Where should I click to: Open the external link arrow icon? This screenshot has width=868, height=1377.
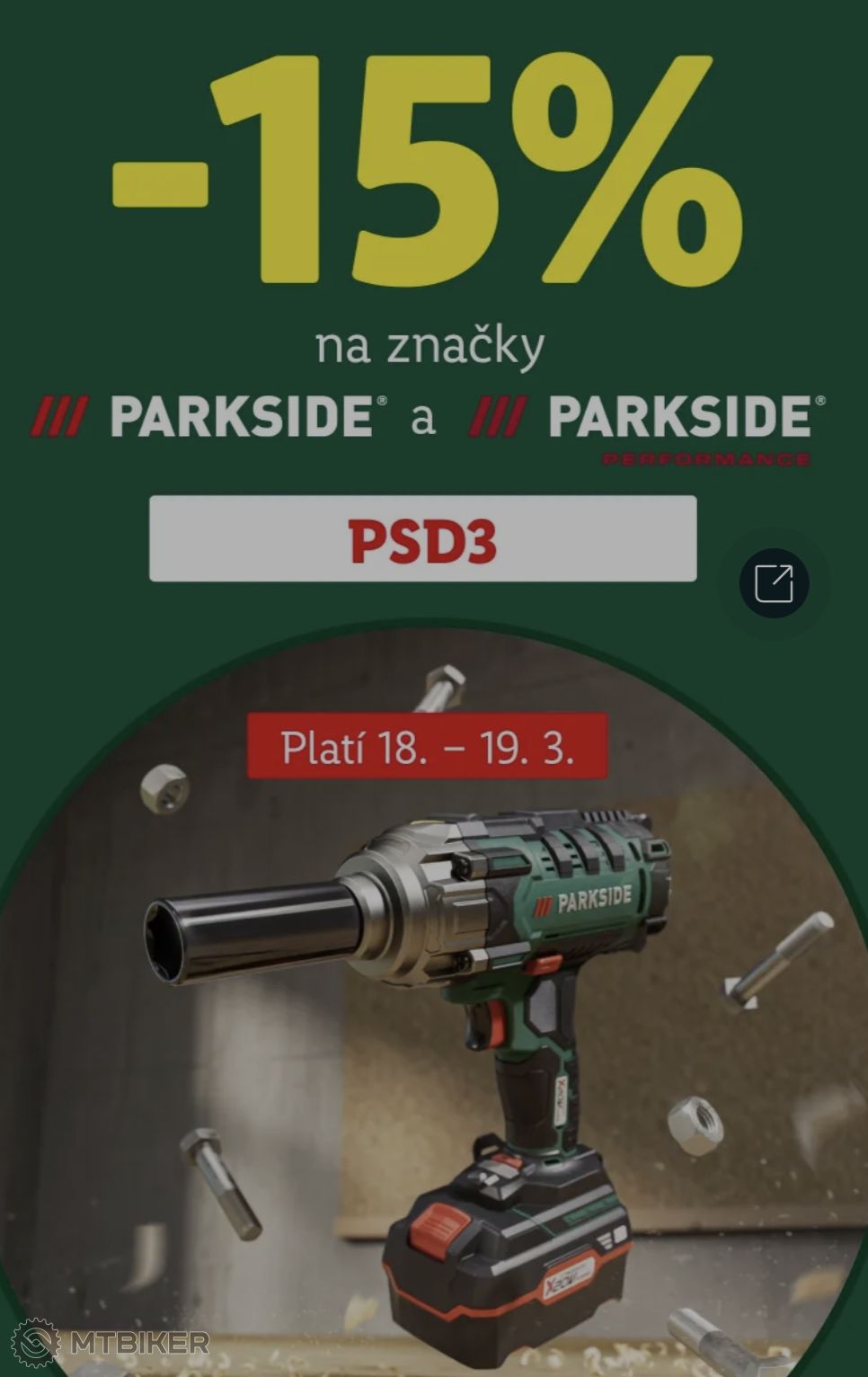tap(774, 583)
